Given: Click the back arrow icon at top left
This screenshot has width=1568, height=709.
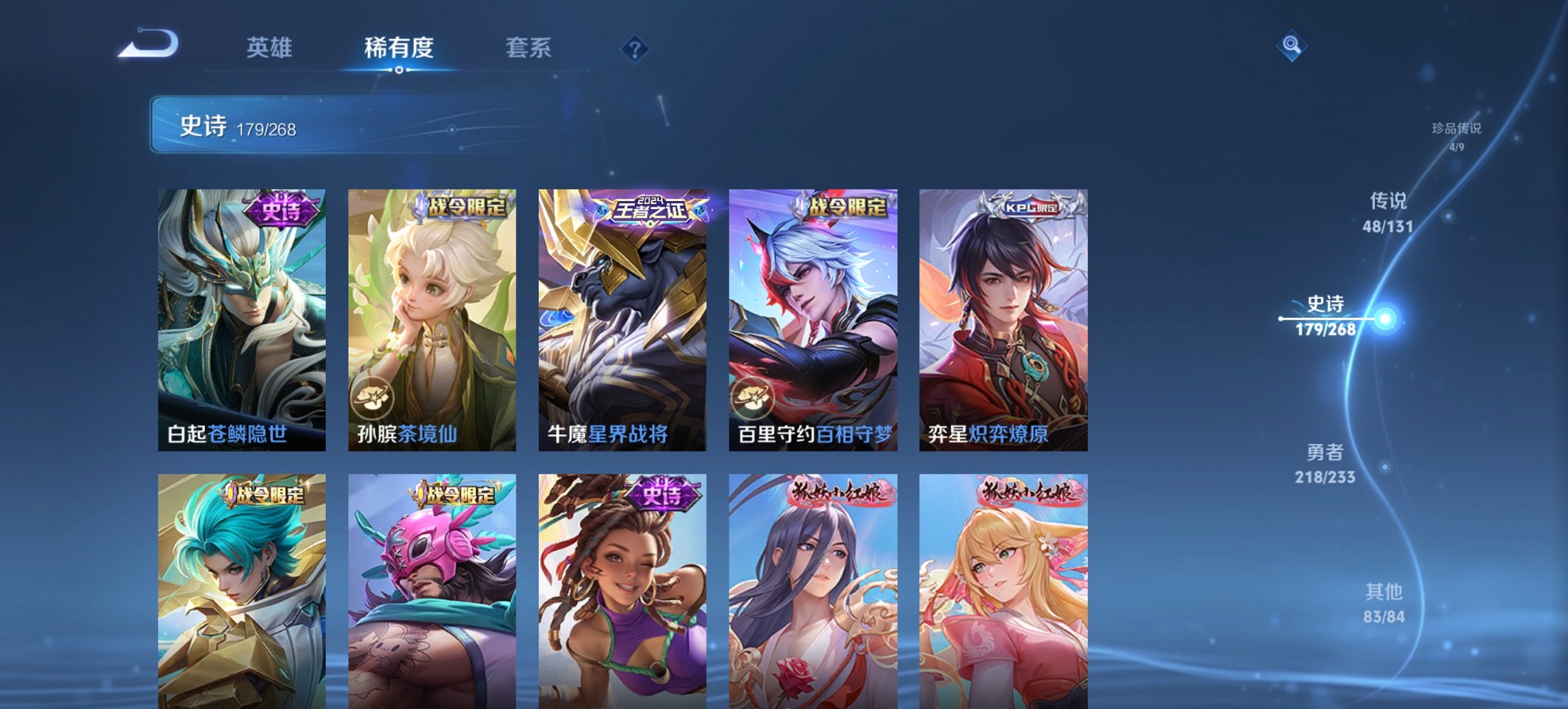Looking at the screenshot, I should pos(147,44).
